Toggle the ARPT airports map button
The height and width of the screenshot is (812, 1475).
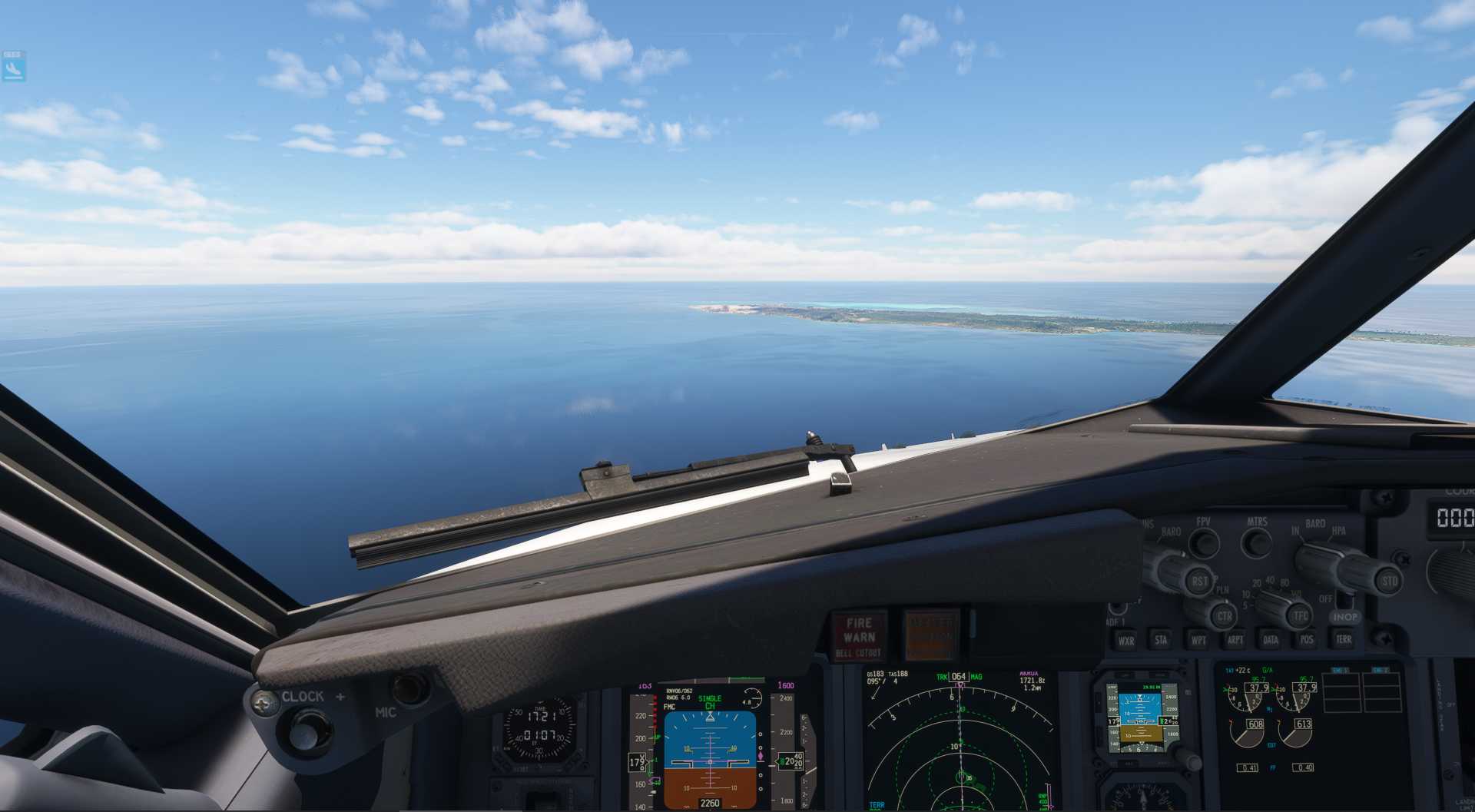(x=1235, y=639)
